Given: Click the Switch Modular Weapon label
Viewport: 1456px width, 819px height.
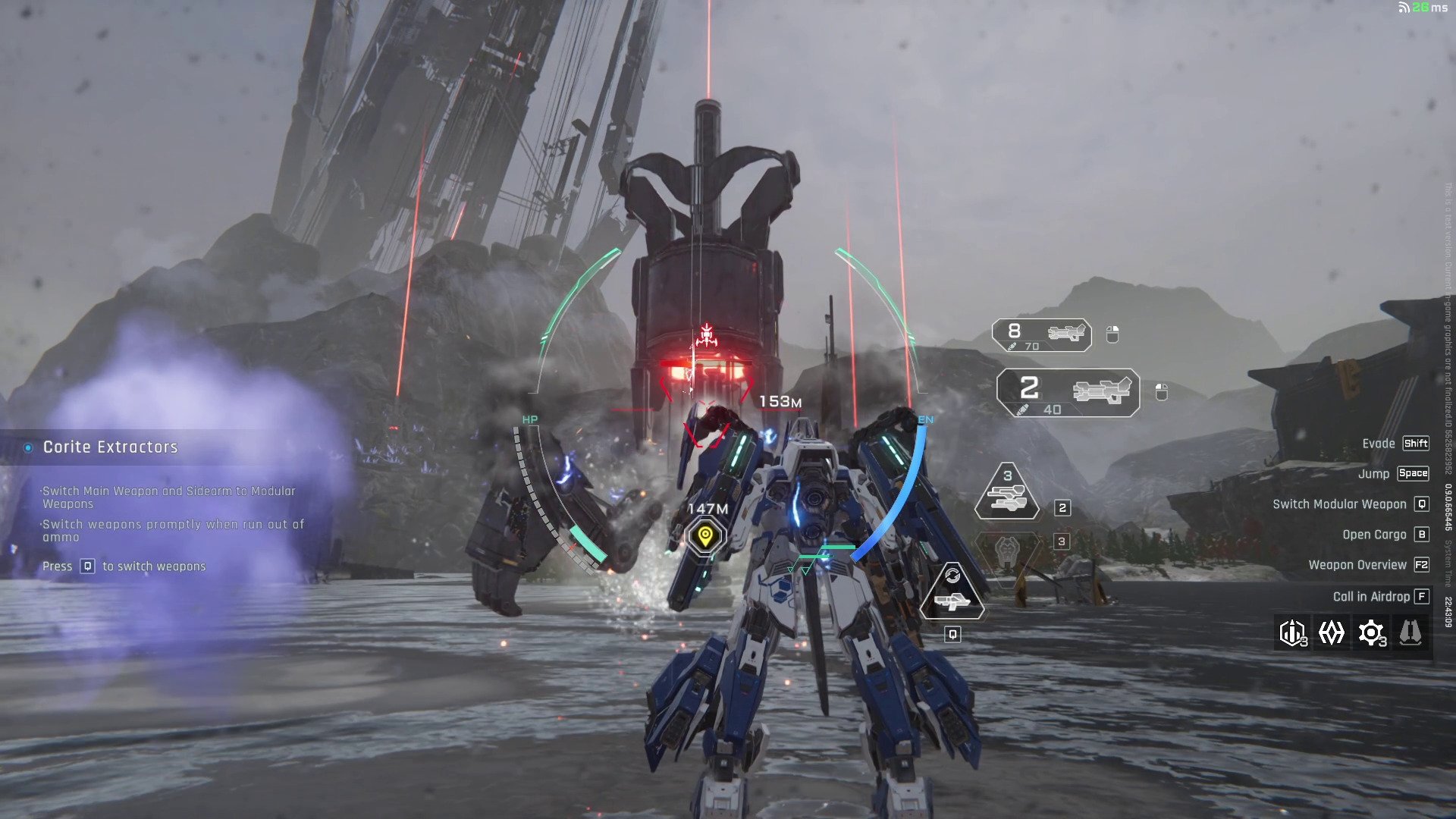Looking at the screenshot, I should [x=1339, y=504].
